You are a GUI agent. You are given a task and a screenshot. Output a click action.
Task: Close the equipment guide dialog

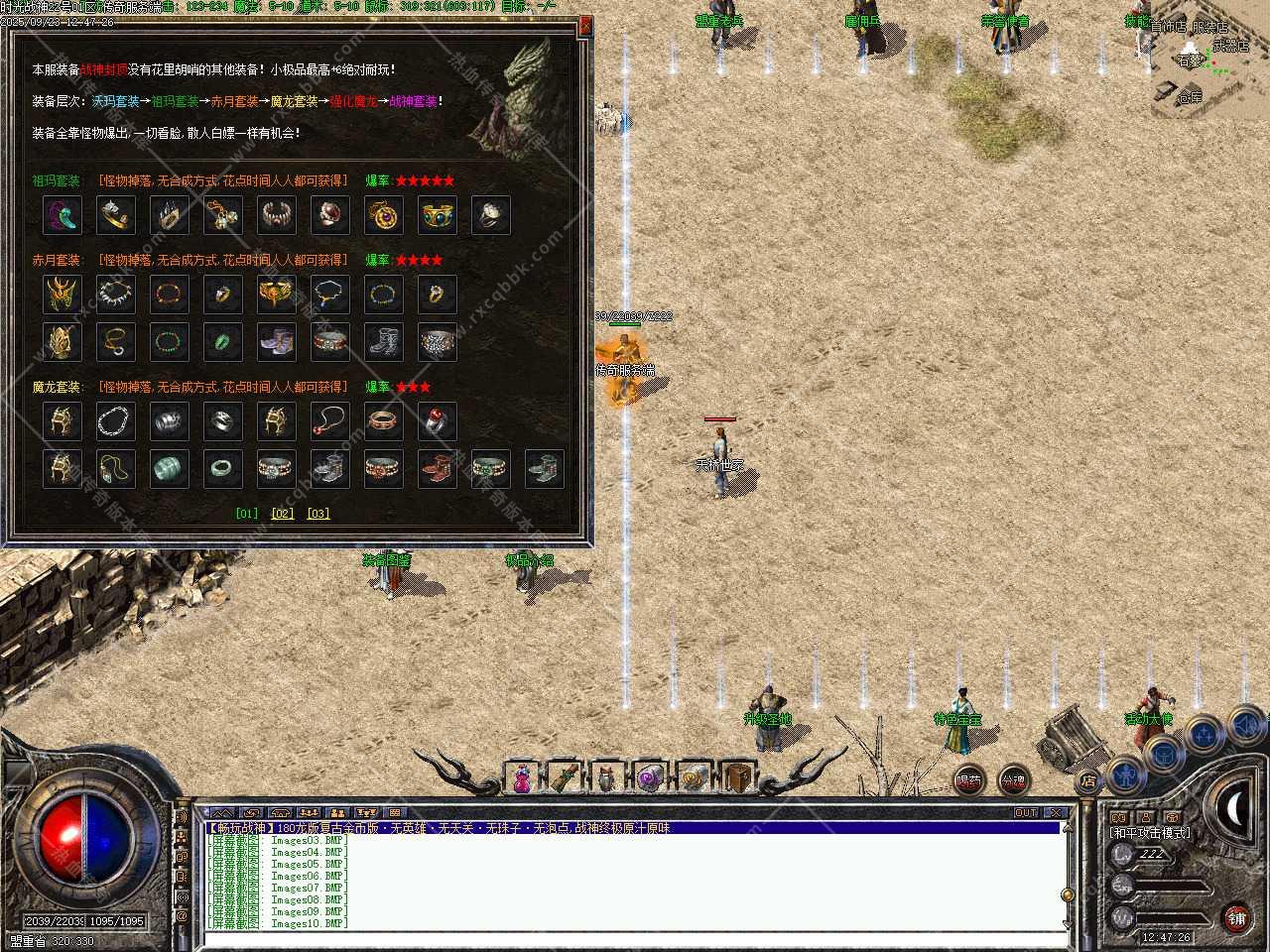pyautogui.click(x=585, y=27)
